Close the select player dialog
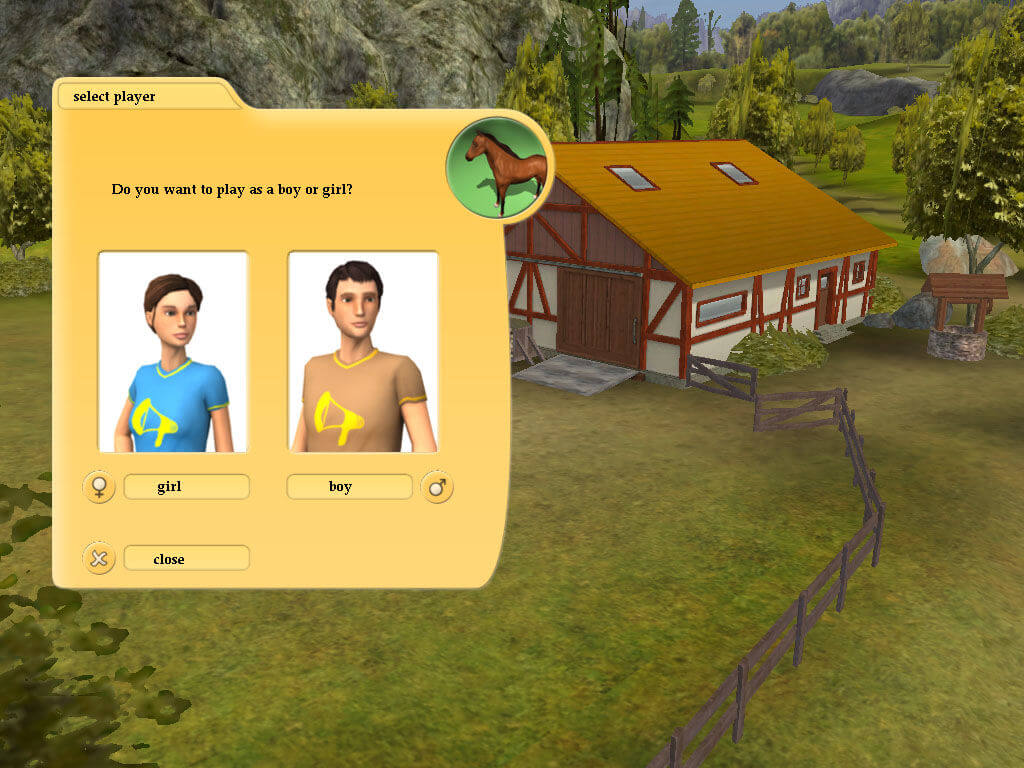 186,558
